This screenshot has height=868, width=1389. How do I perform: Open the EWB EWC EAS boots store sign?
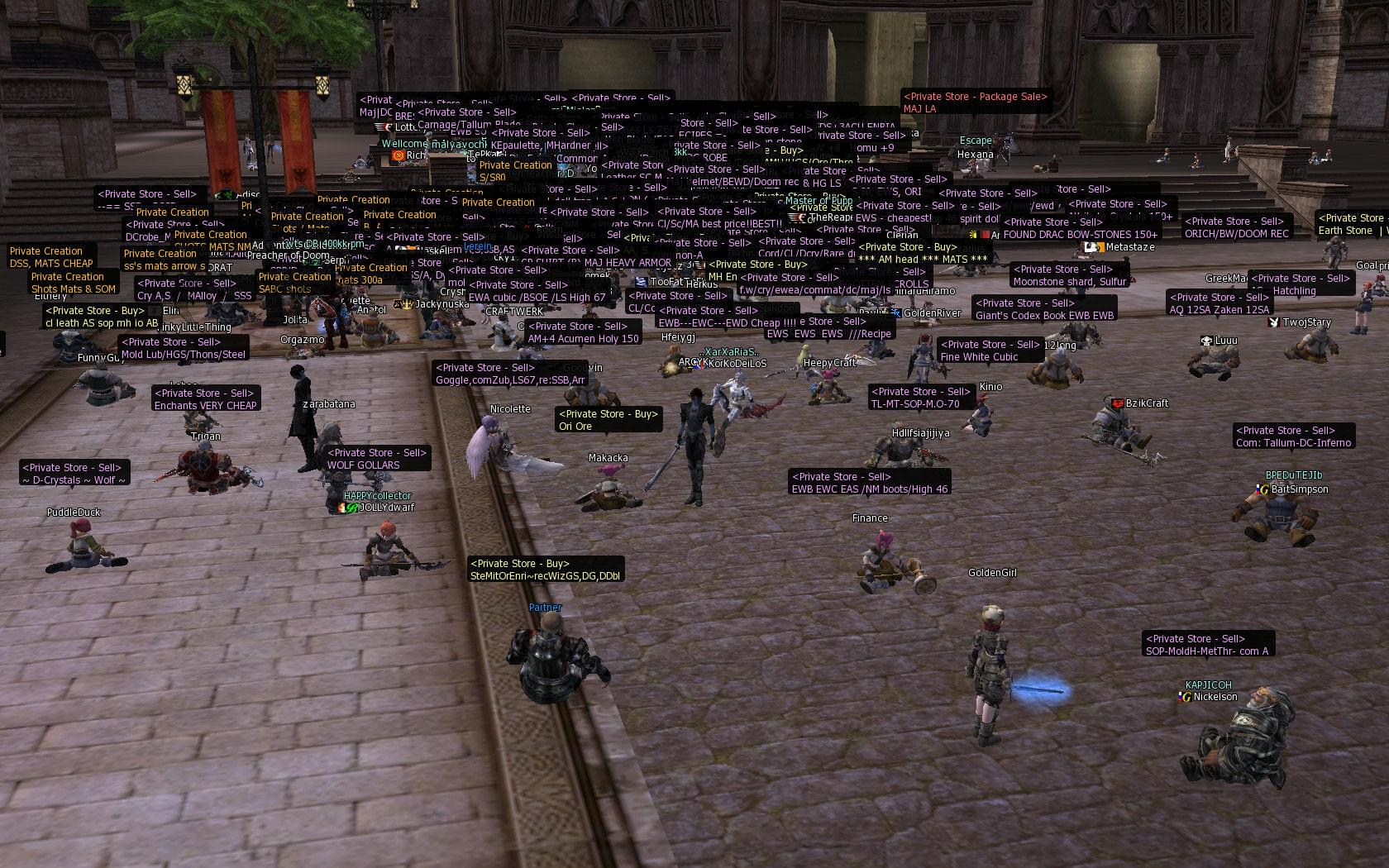[x=870, y=483]
